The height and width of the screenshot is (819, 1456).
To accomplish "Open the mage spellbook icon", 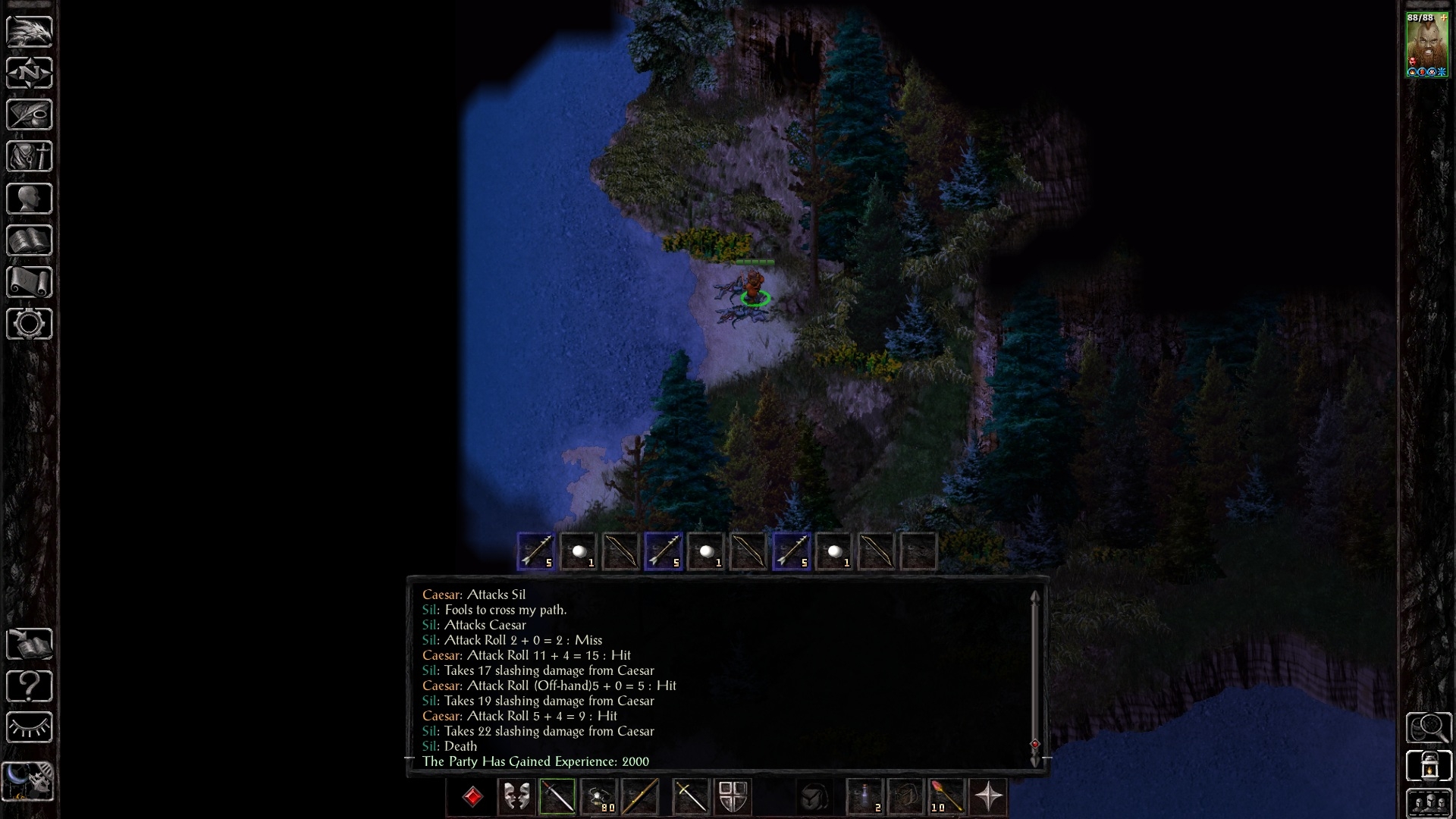I will click(29, 240).
